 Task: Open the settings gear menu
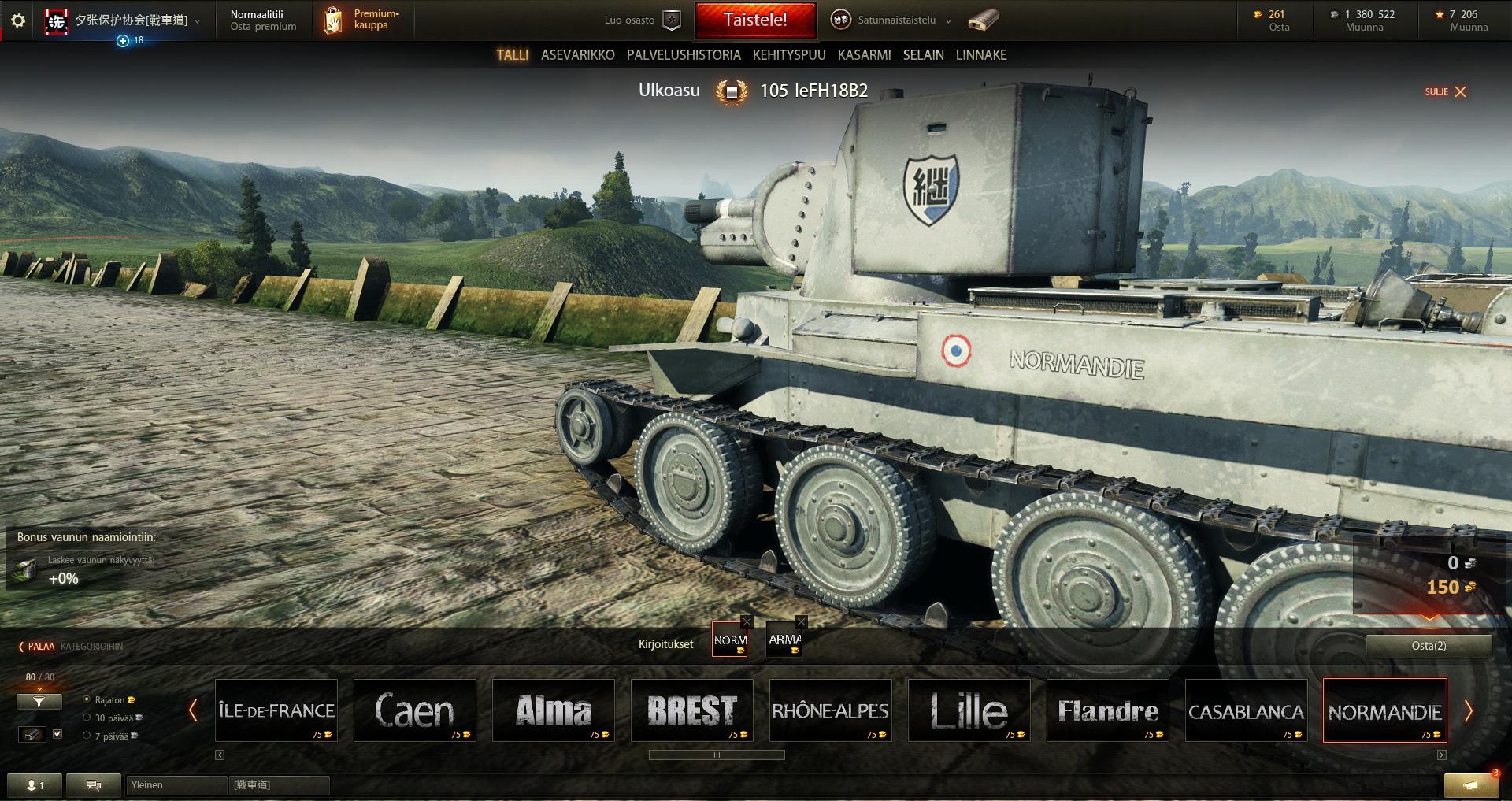tap(18, 21)
